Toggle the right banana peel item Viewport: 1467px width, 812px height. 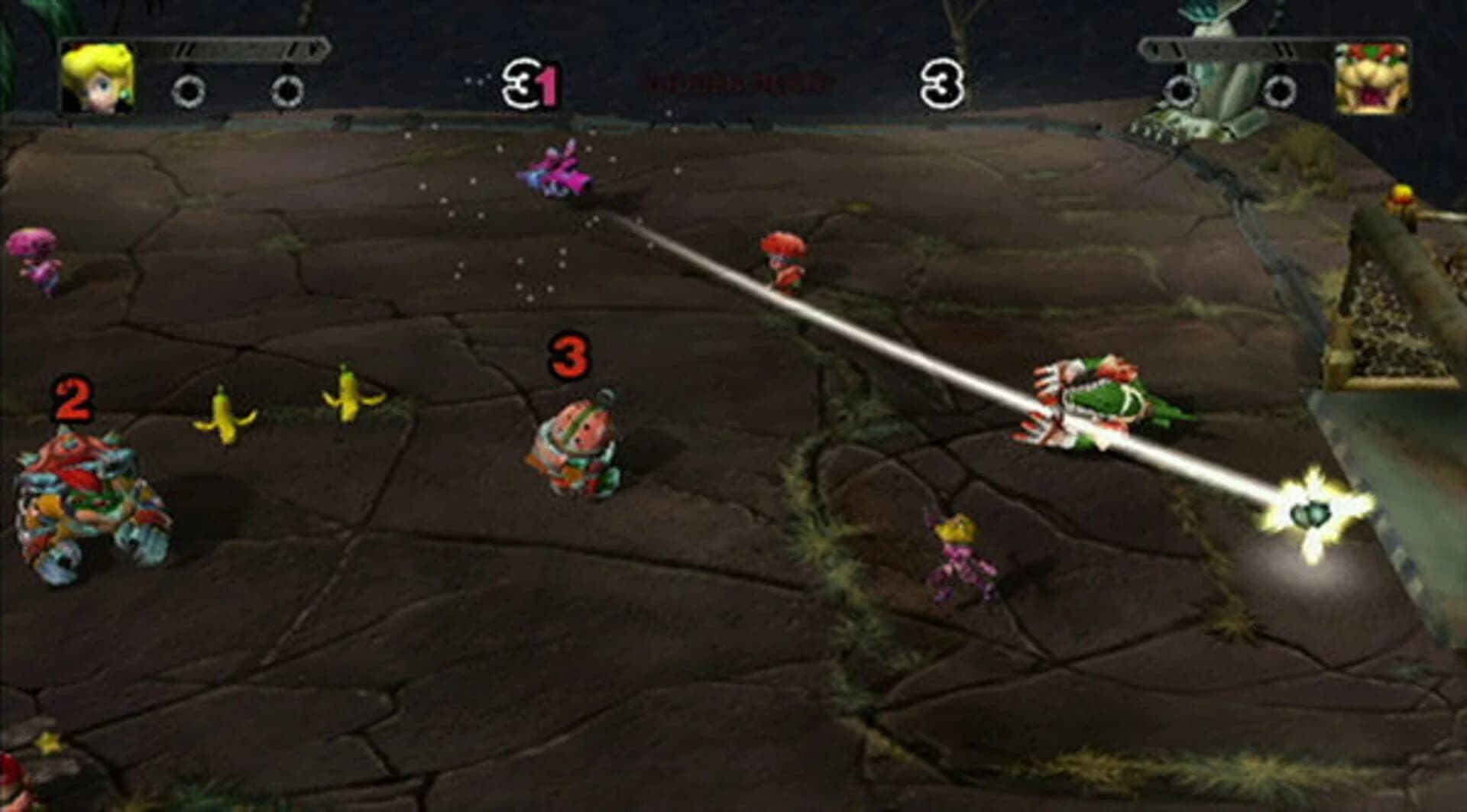point(348,396)
